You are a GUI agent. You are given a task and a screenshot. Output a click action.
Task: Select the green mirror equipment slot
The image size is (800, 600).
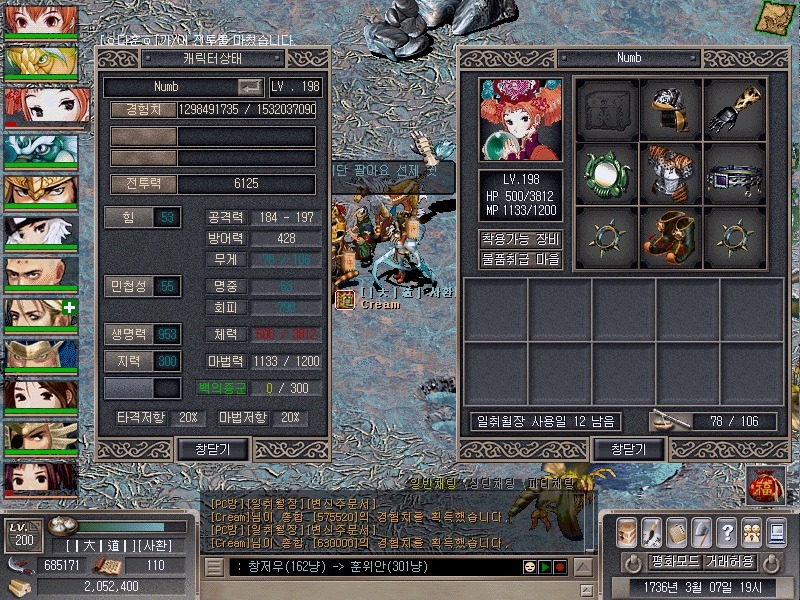coord(607,172)
